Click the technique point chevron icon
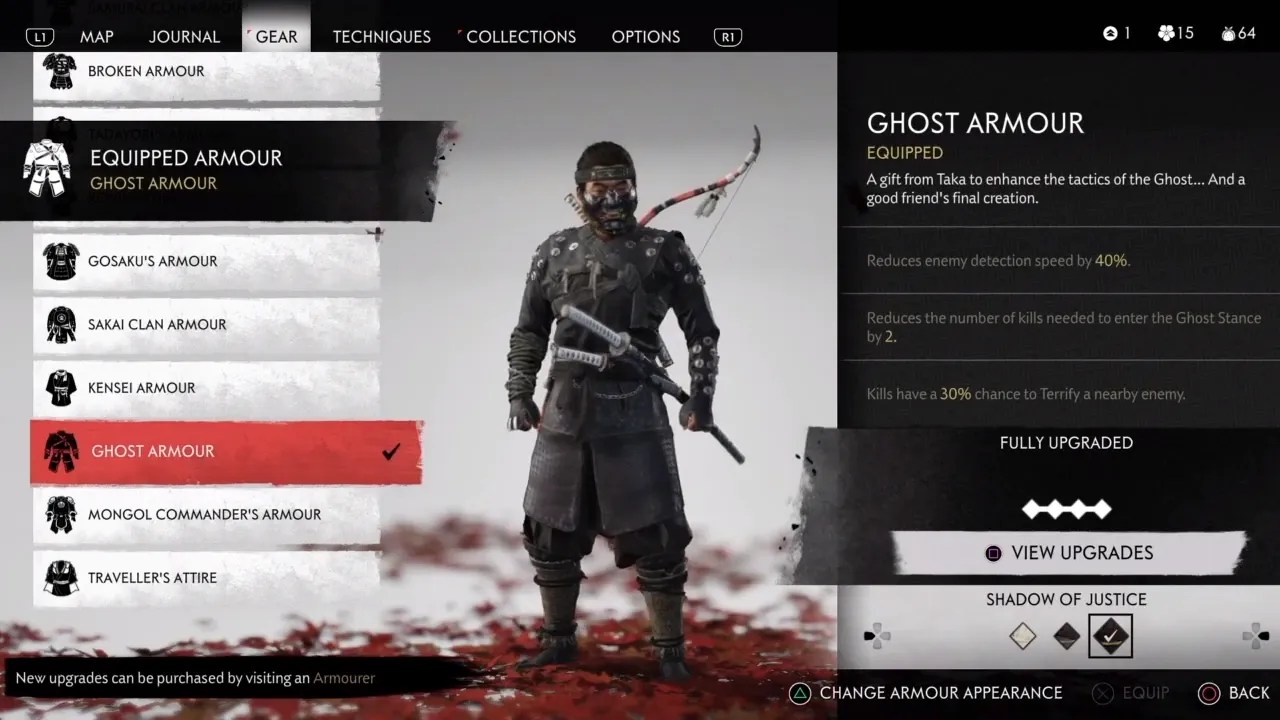Viewport: 1280px width, 720px height. point(1110,32)
